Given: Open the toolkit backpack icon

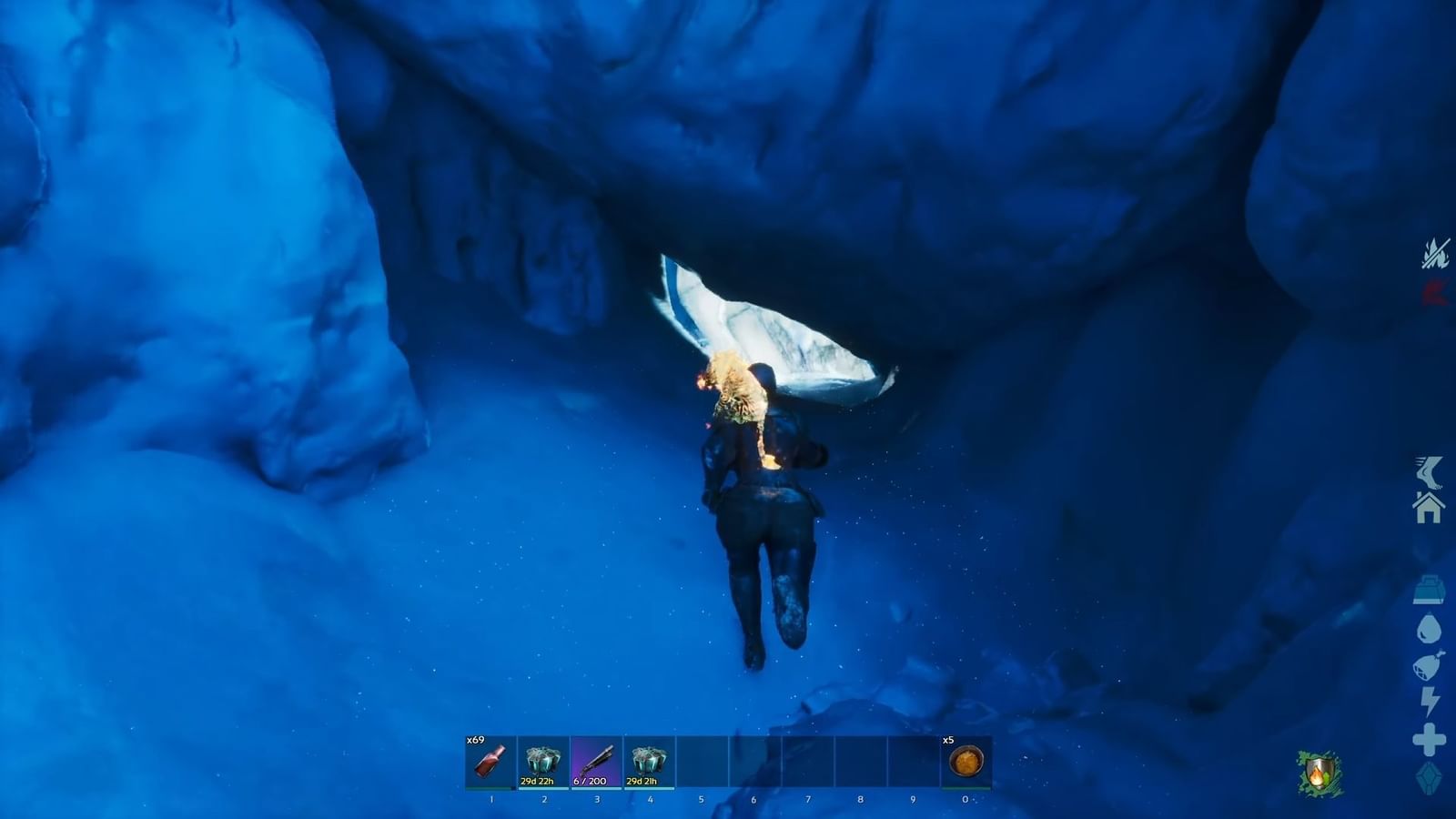Looking at the screenshot, I should [x=1429, y=591].
